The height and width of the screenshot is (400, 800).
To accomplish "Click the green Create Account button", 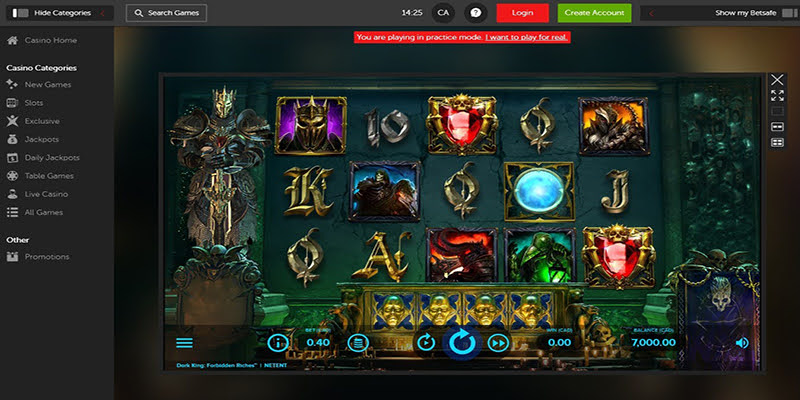I will click(594, 13).
